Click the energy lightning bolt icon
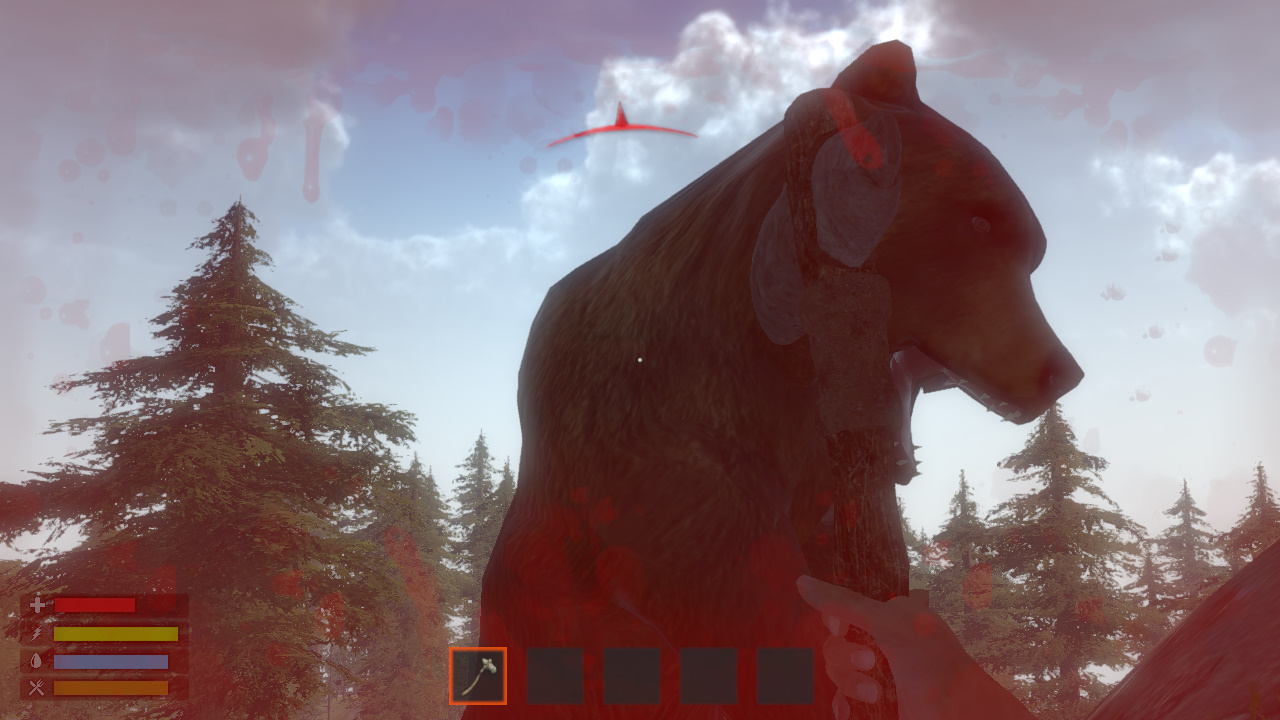 [x=35, y=634]
